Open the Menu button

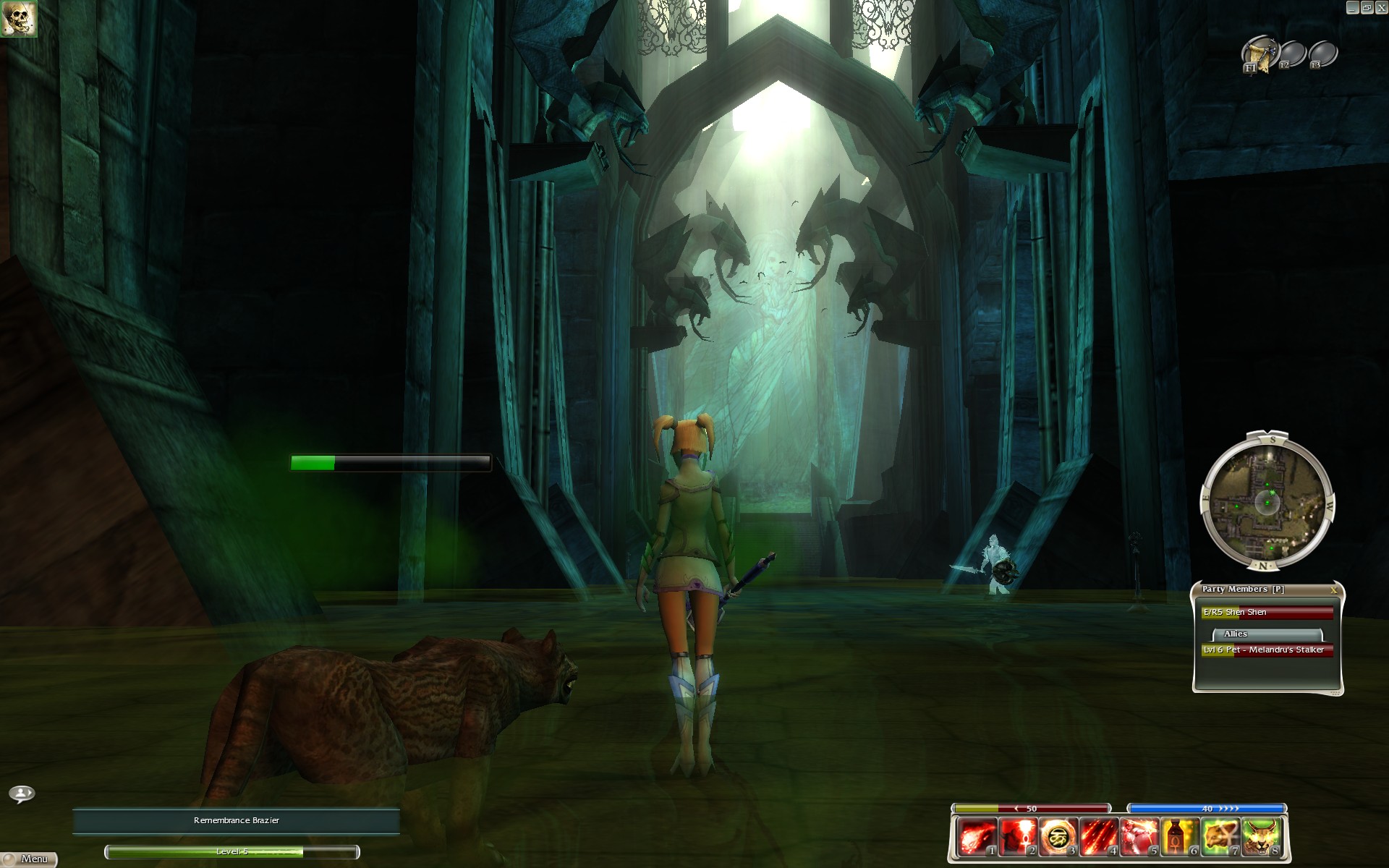click(29, 859)
